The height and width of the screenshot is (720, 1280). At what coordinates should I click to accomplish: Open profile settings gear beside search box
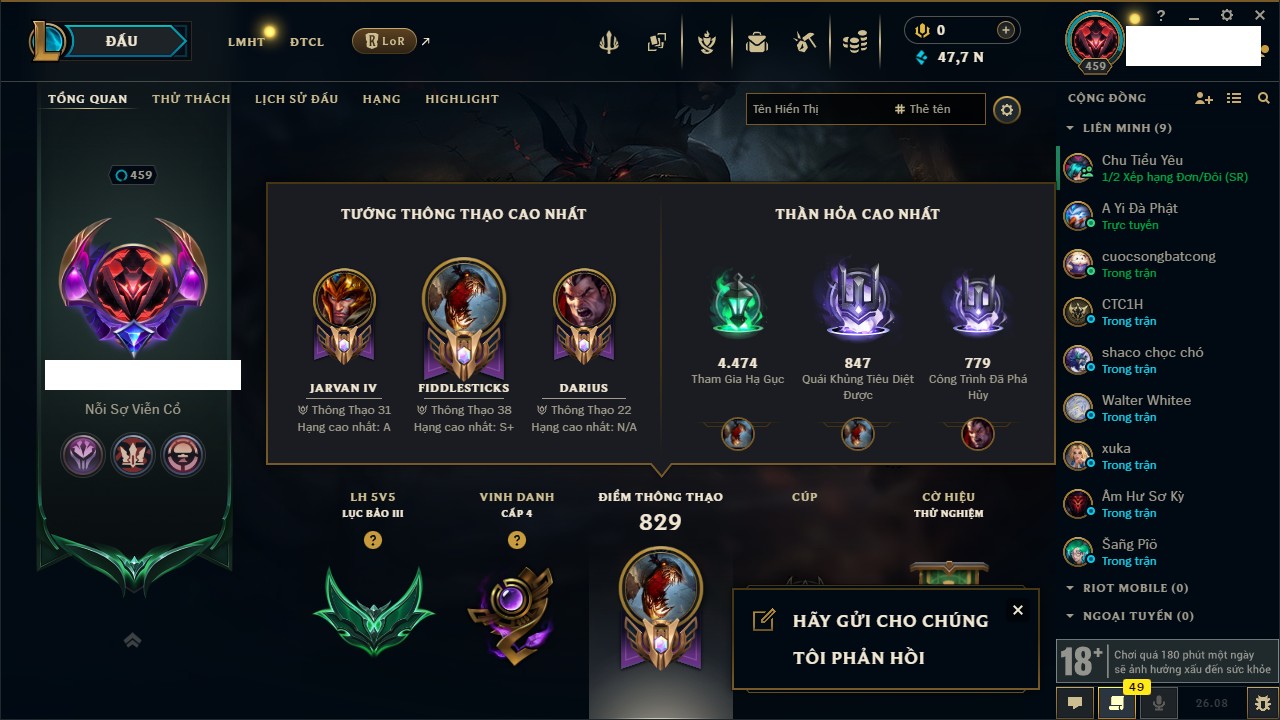click(1007, 109)
